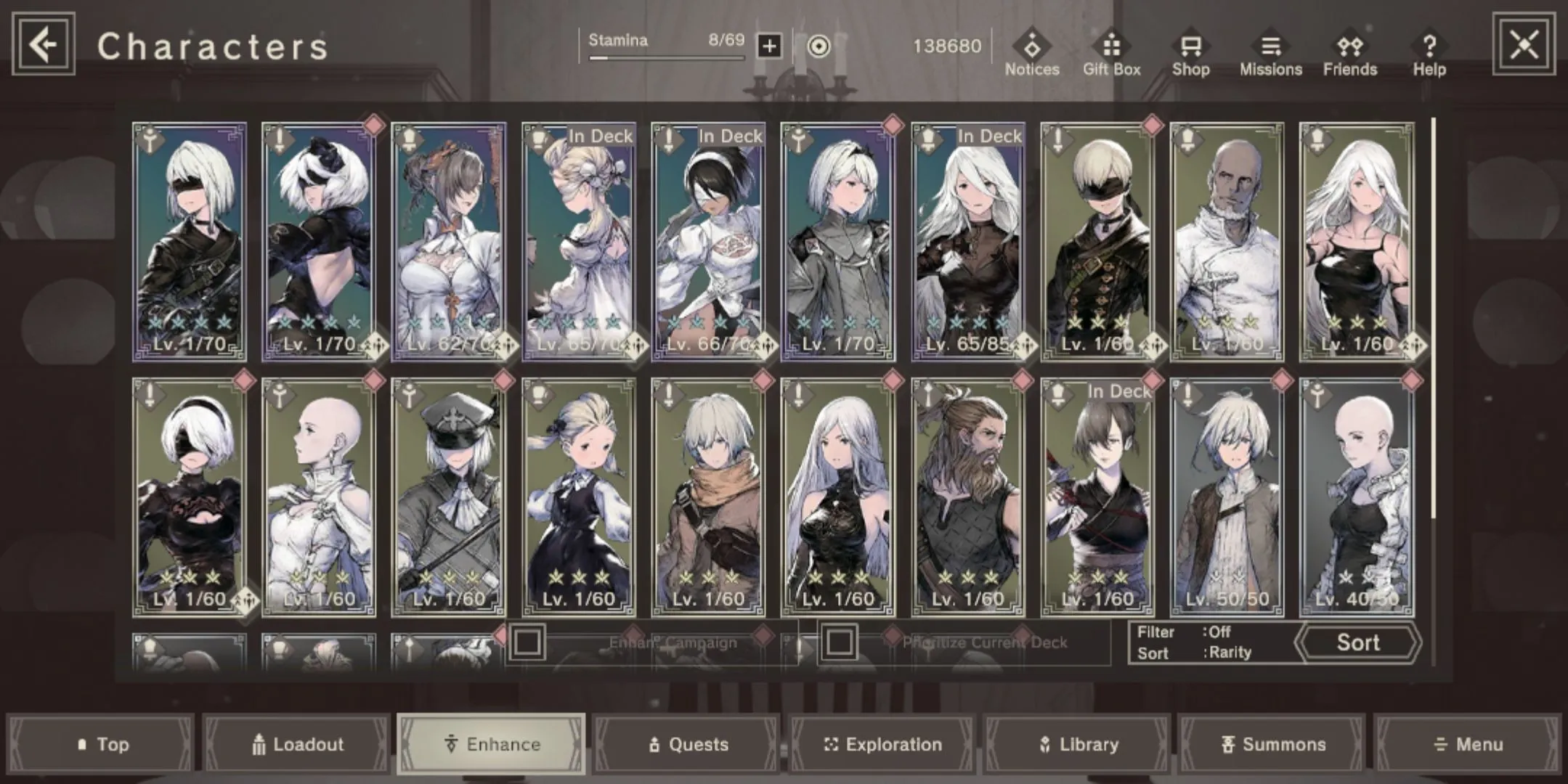Open the Library tab

click(x=1078, y=744)
